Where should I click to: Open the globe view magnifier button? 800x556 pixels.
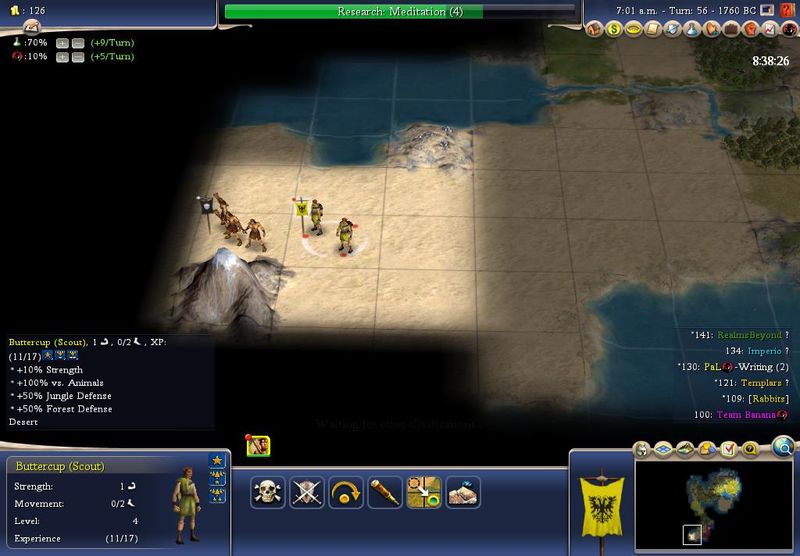[x=784, y=446]
